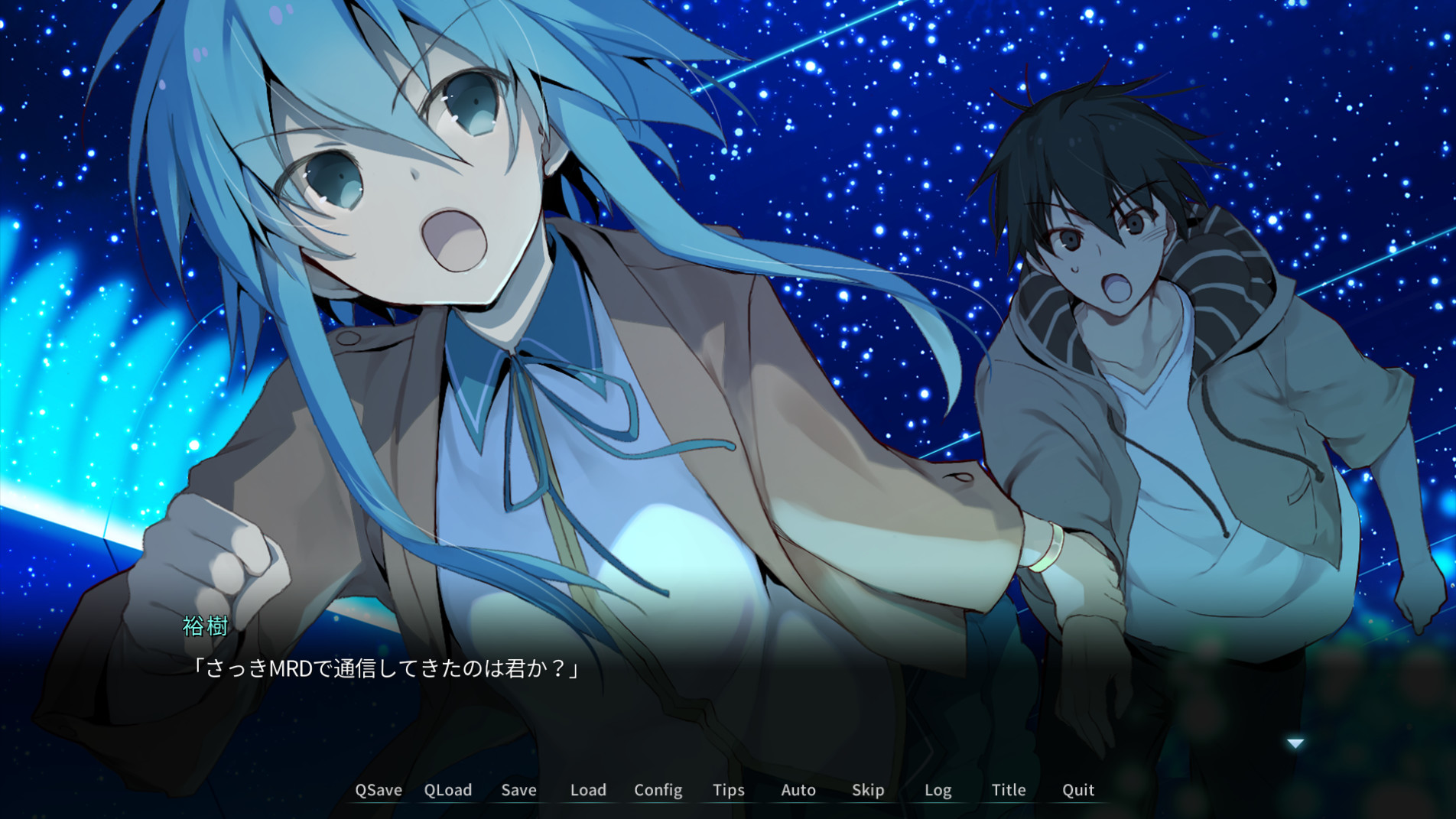The height and width of the screenshot is (819, 1456).
Task: Return to the Title screen
Action: (1008, 790)
